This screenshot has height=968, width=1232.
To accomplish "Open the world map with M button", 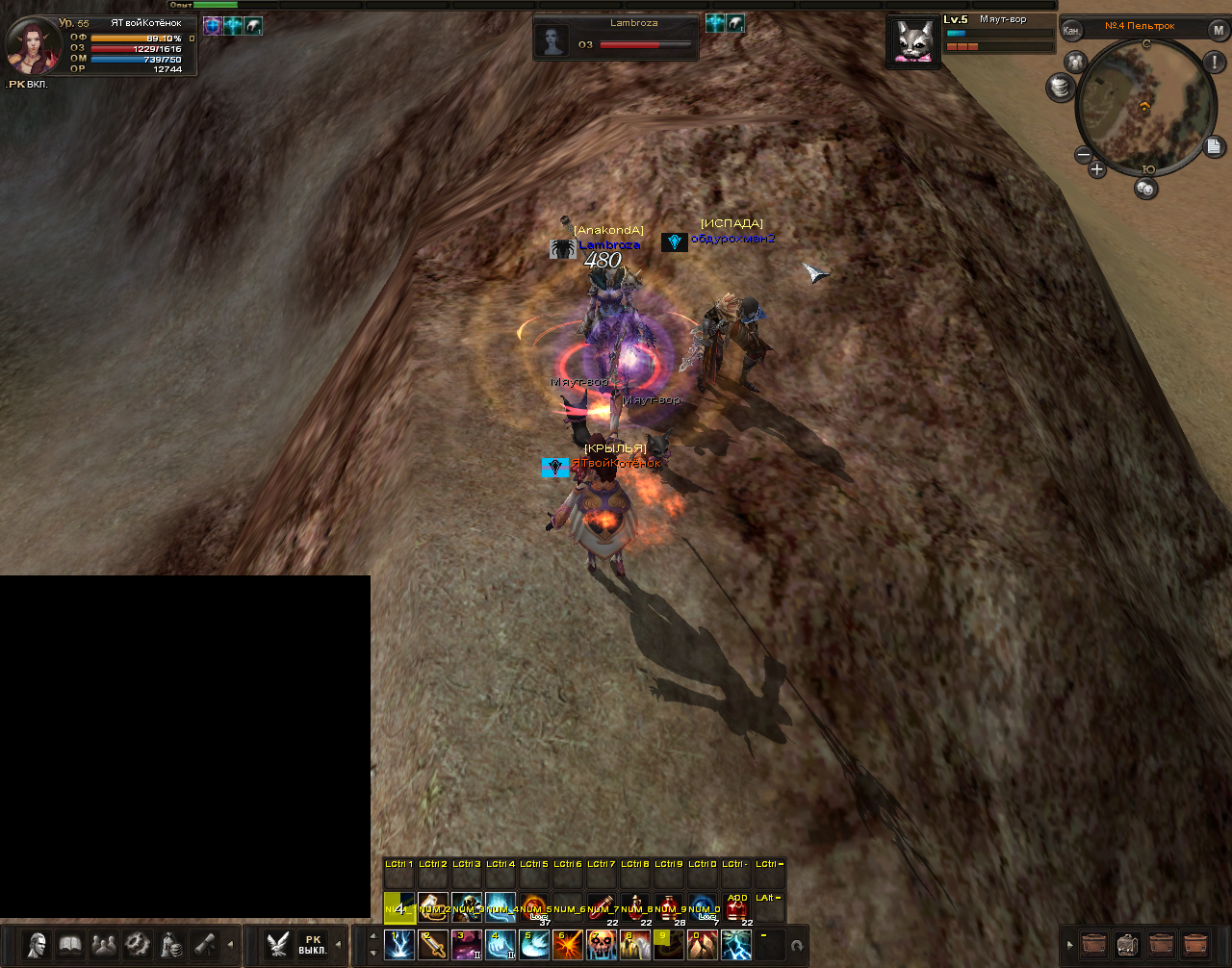I will [x=1218, y=30].
